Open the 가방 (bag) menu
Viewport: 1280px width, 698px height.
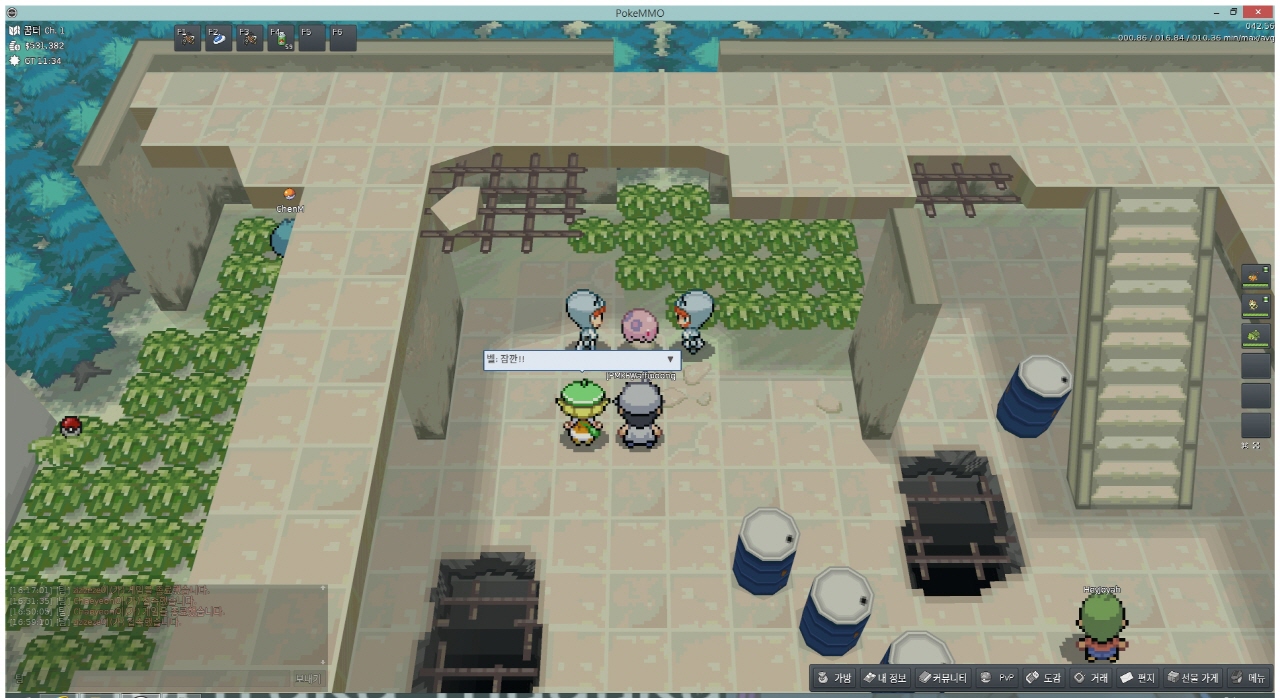tap(835, 678)
